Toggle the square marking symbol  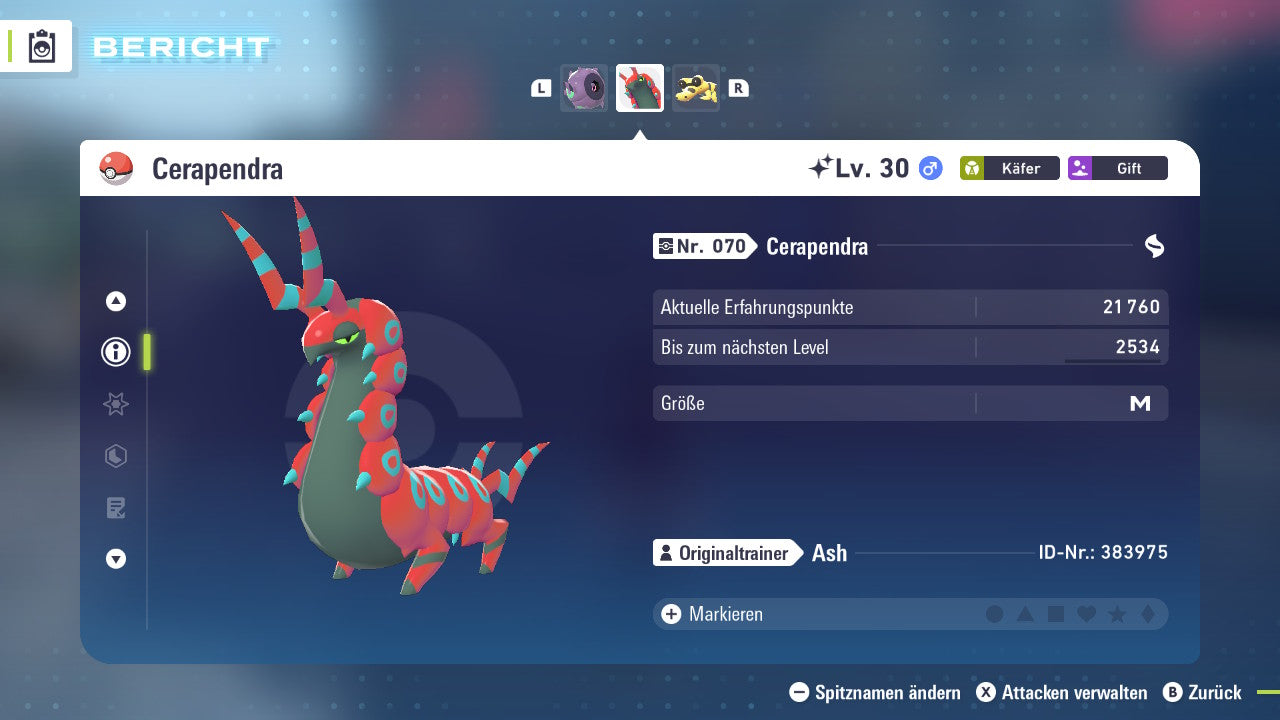(x=1056, y=614)
